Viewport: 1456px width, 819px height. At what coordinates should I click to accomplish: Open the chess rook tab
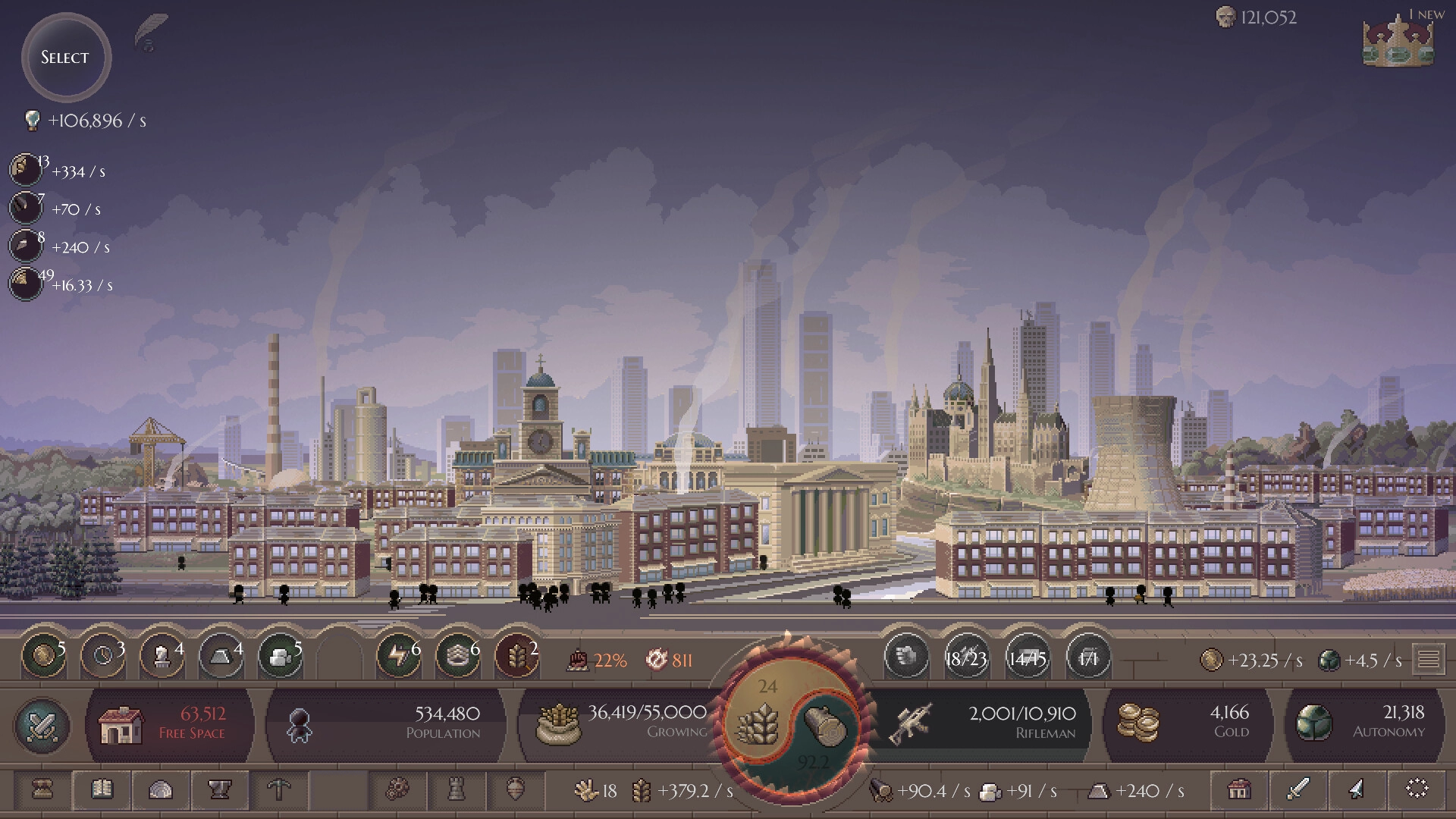click(457, 790)
